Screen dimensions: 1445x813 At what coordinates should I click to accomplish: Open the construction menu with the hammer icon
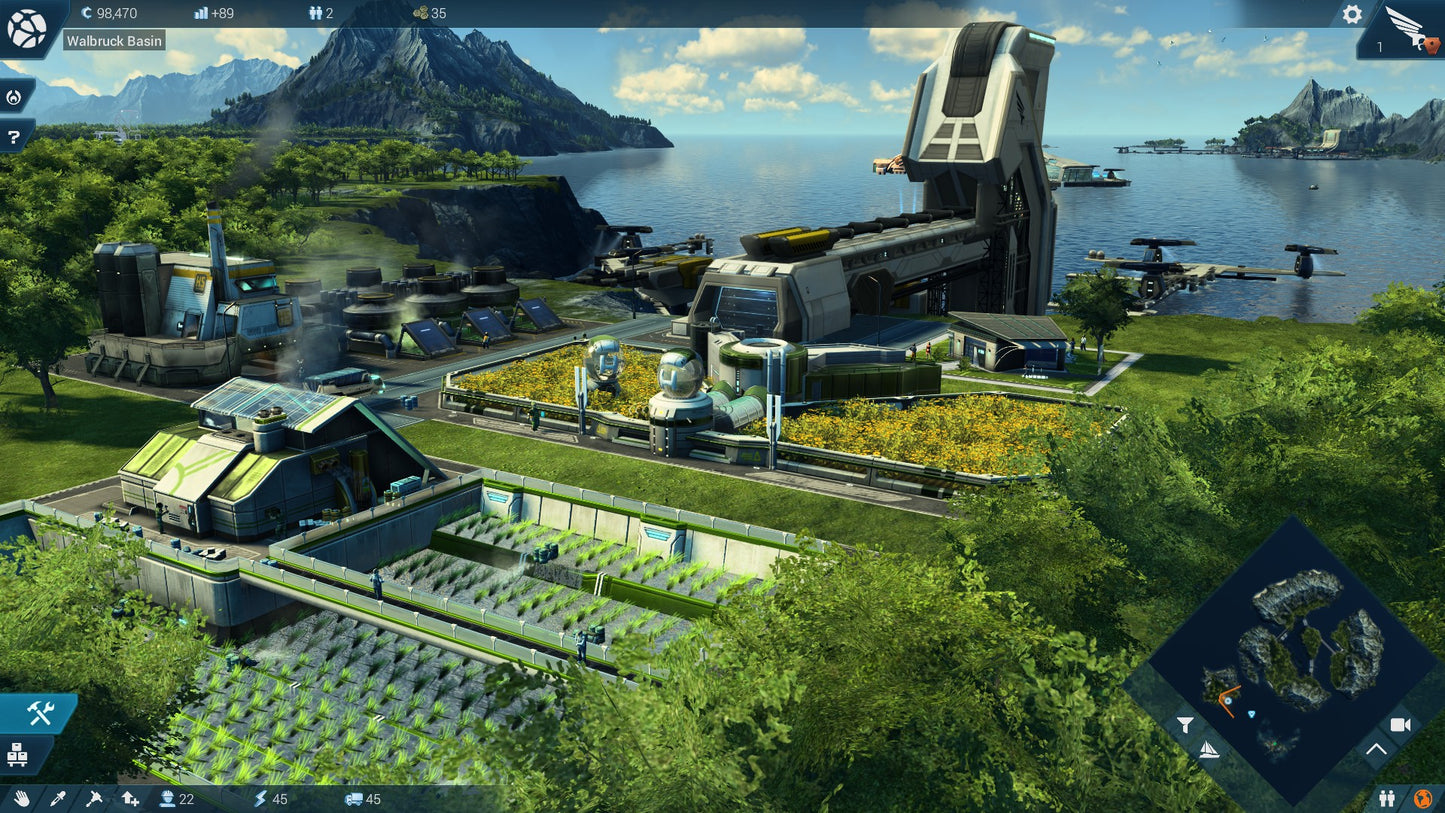[x=39, y=712]
